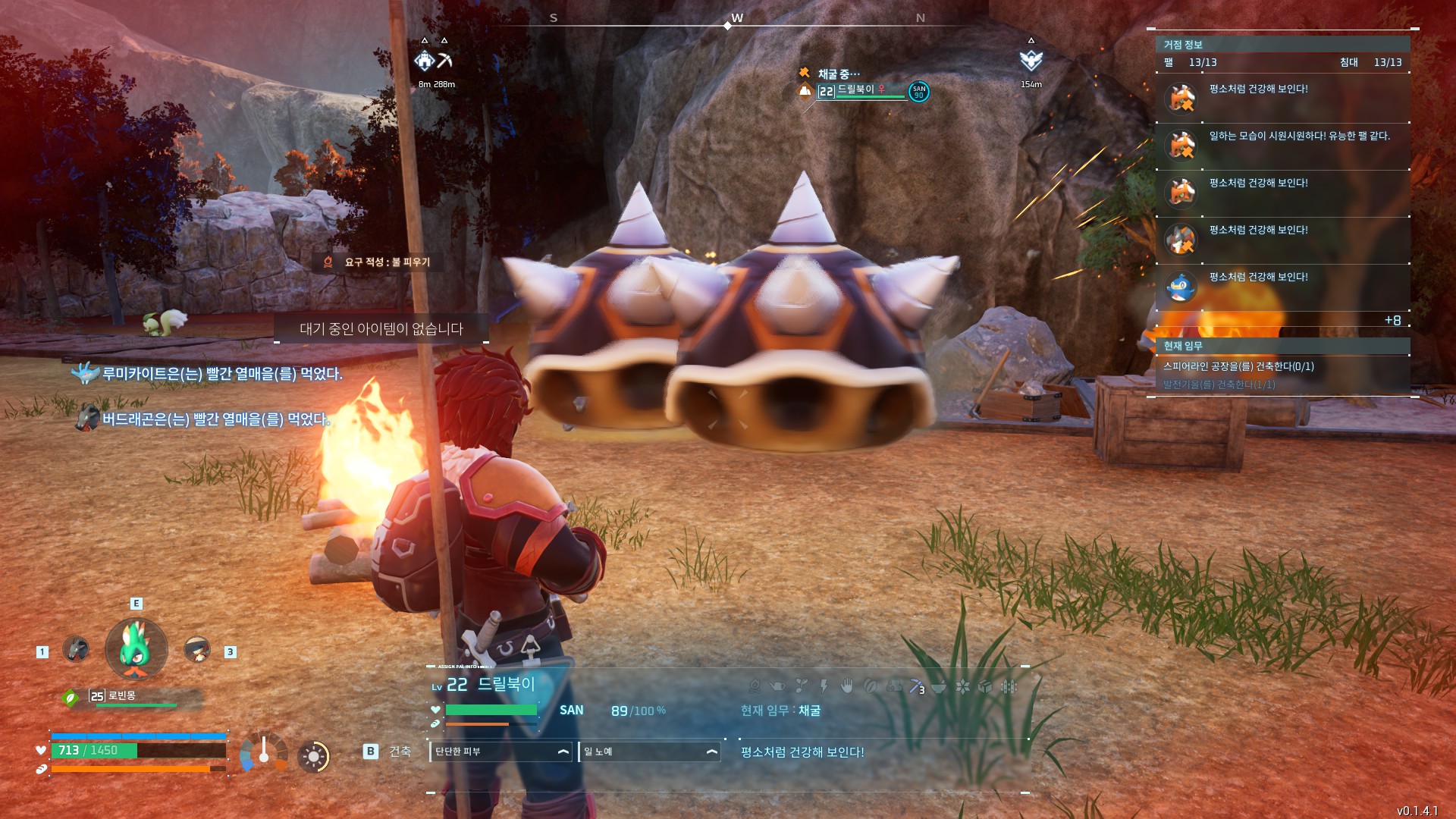Choose the dark pal in party slot 1

coord(75,649)
